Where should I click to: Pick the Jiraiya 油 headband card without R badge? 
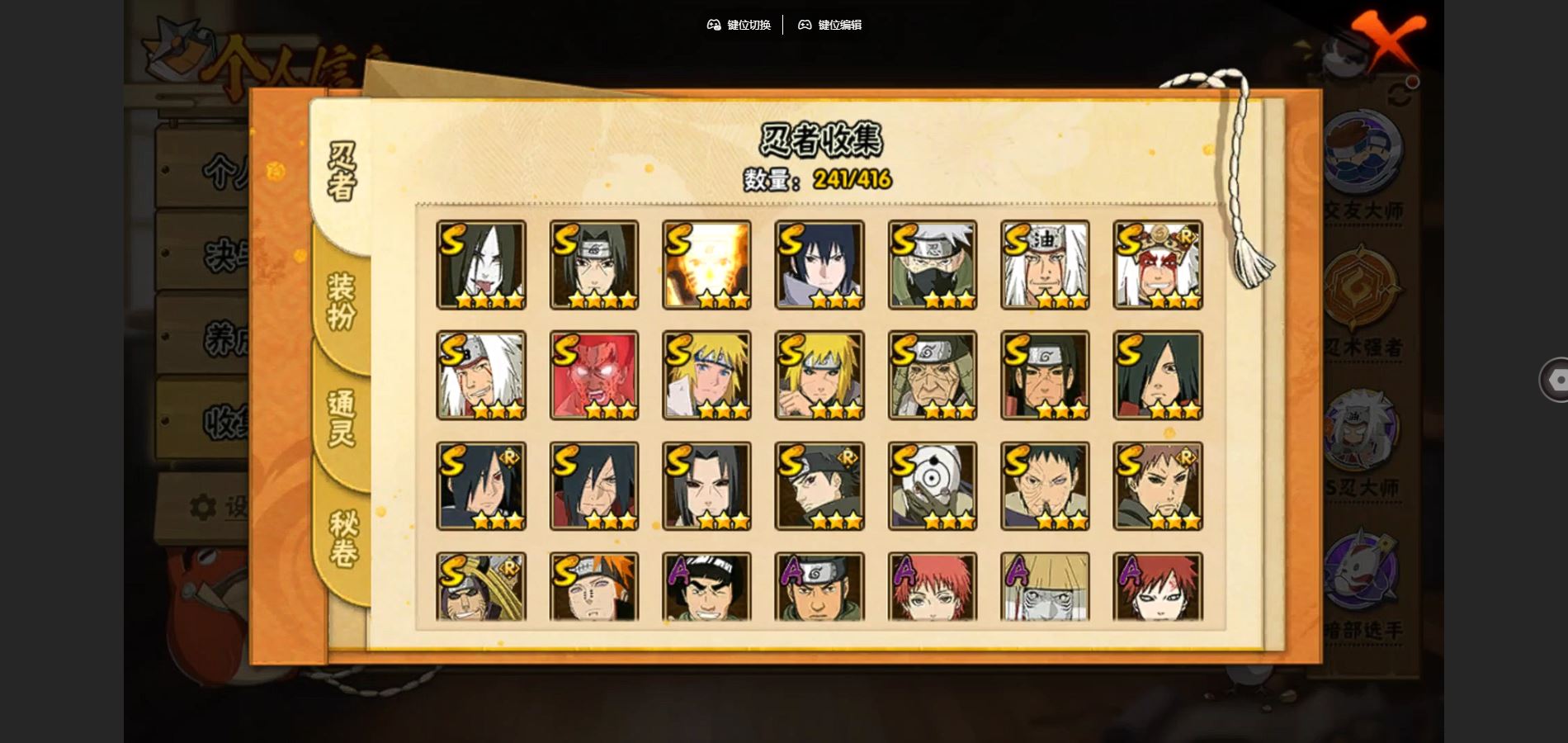tap(1045, 265)
